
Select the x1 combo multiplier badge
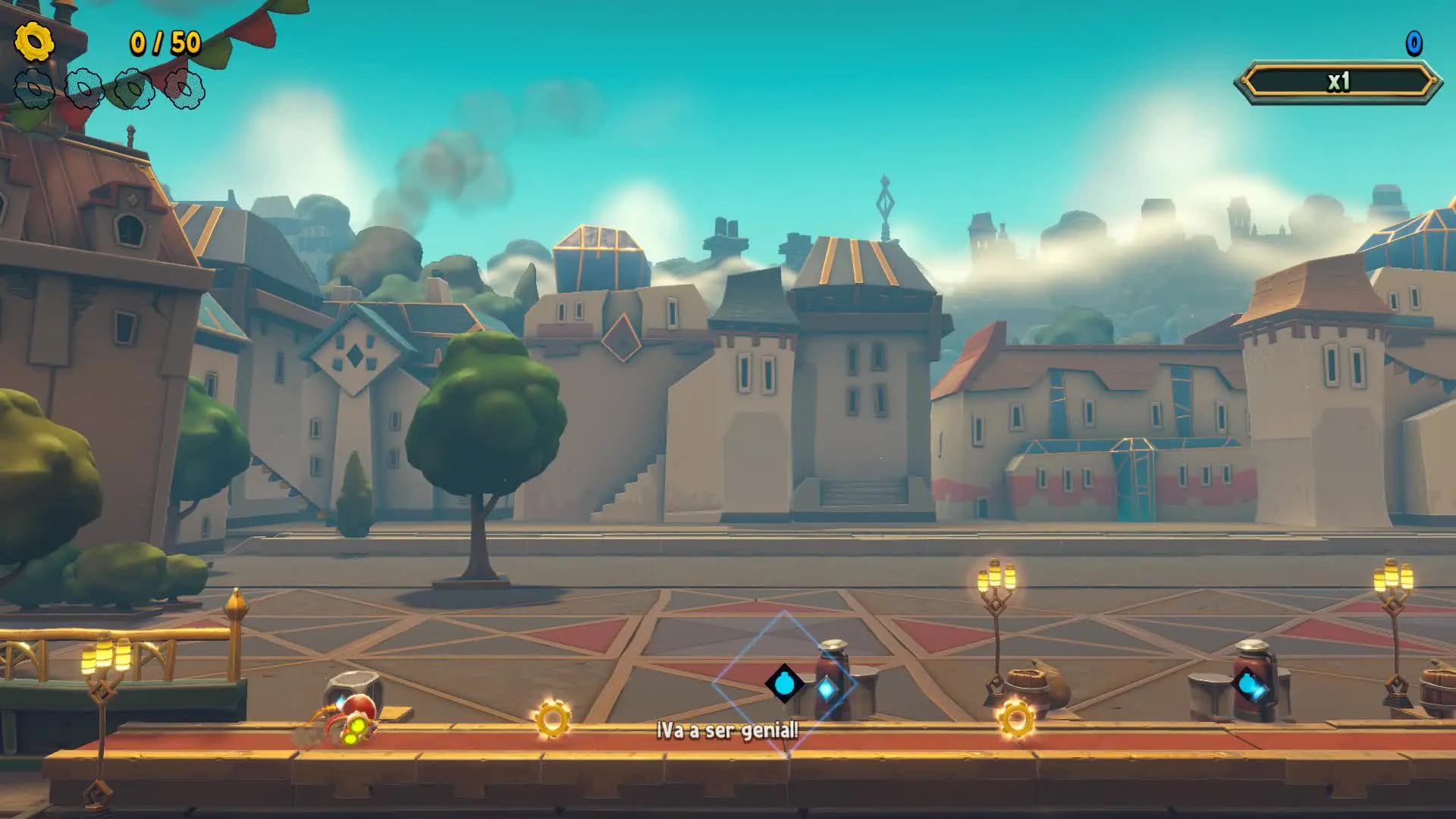1338,82
